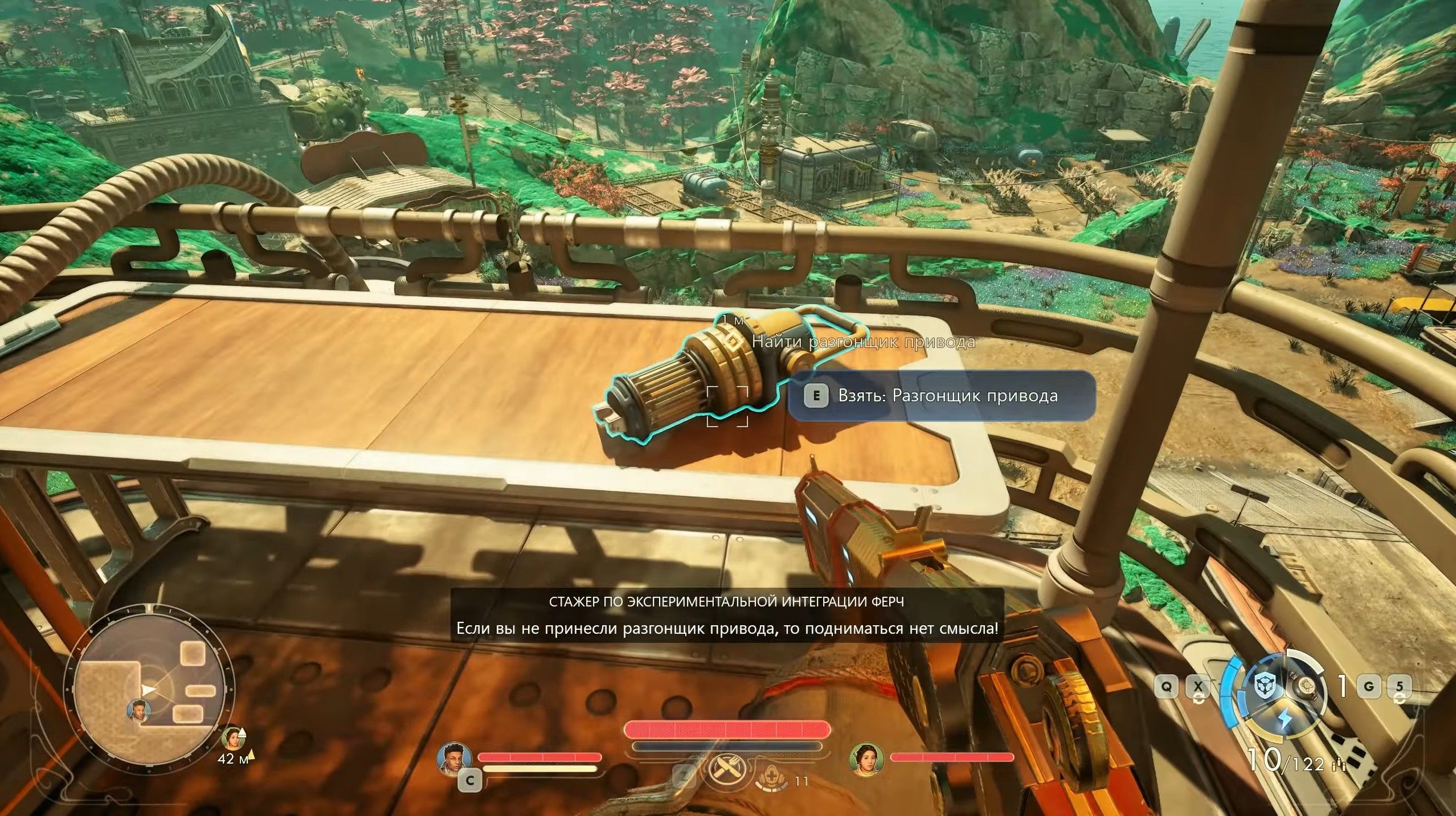This screenshot has width=1456, height=816.
Task: Click the "X" key prompt with reload arrow
Action: coord(1199,686)
